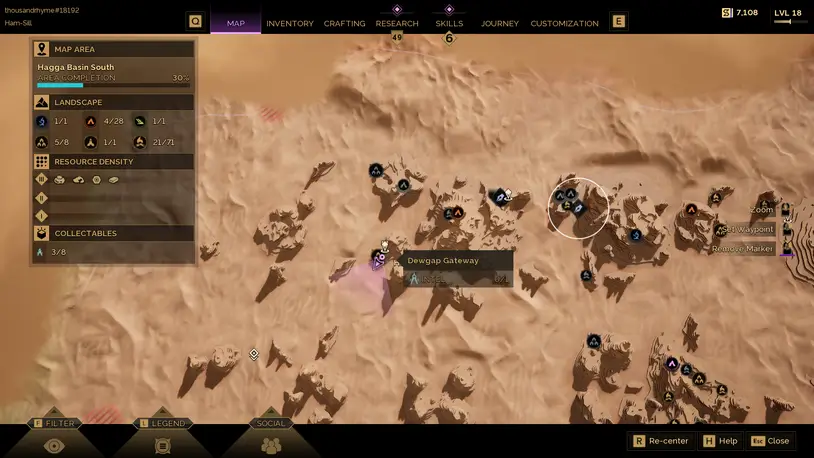Open the Crafting tab
Viewport: 814px width, 458px height.
click(344, 23)
